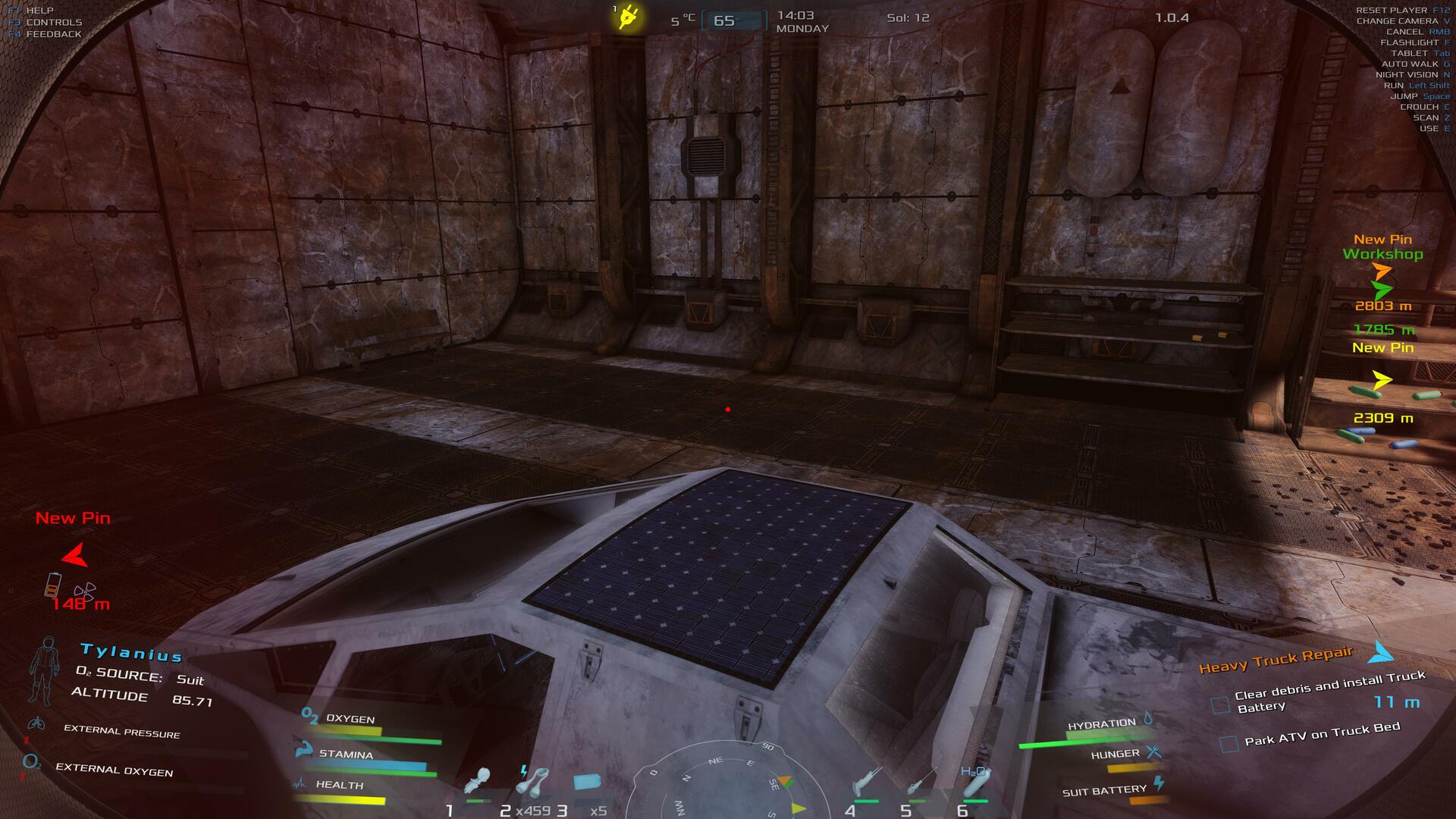
Task: Select the cable item in hotbar slot 2
Action: (534, 781)
